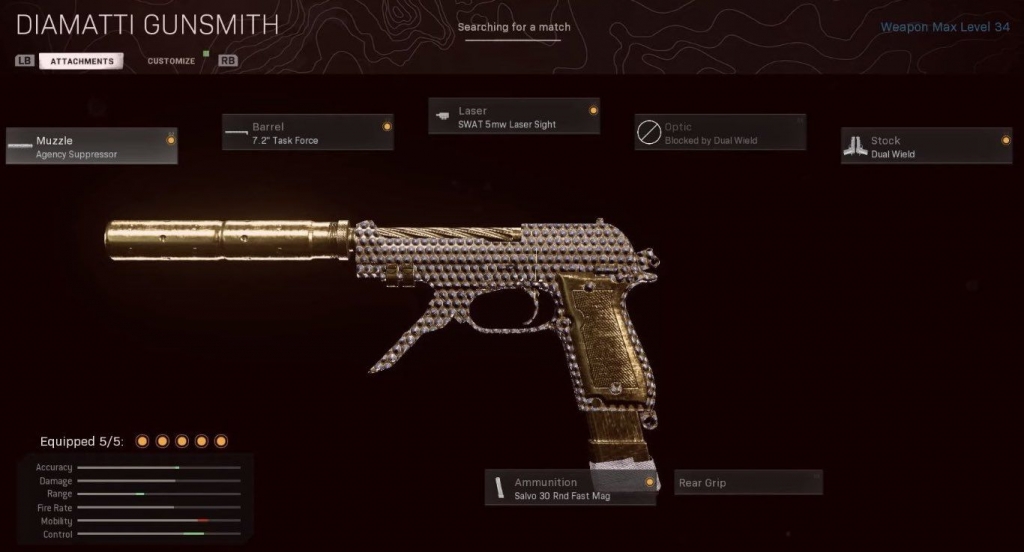
Task: Select the empty Rear Grip slot
Action: pyautogui.click(x=748, y=483)
